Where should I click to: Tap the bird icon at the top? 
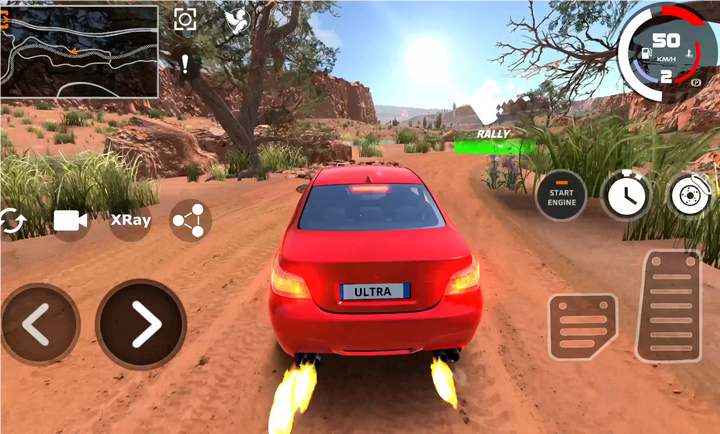tap(237, 21)
